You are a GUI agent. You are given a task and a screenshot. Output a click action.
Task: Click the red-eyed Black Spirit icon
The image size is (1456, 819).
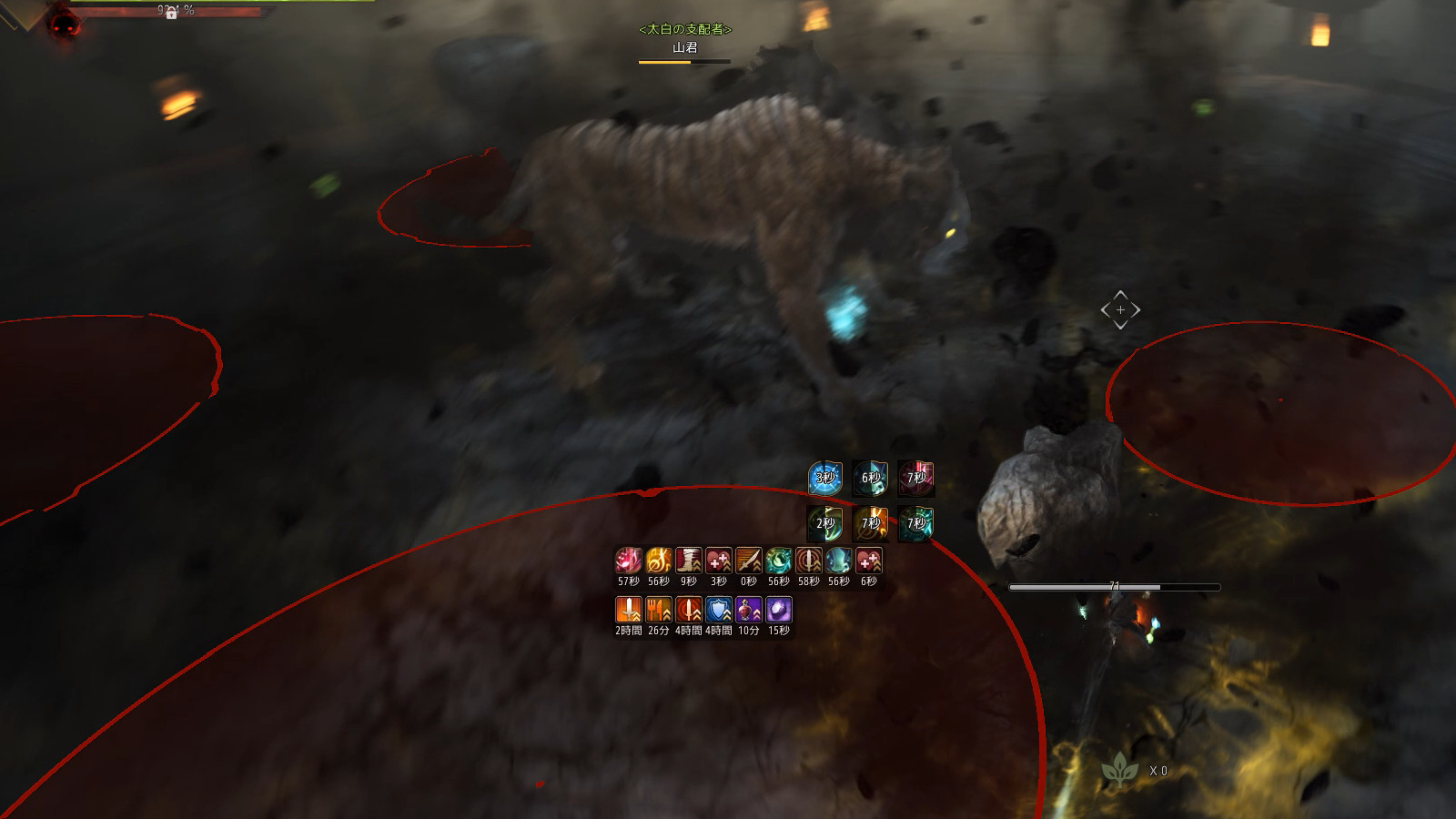point(62,24)
